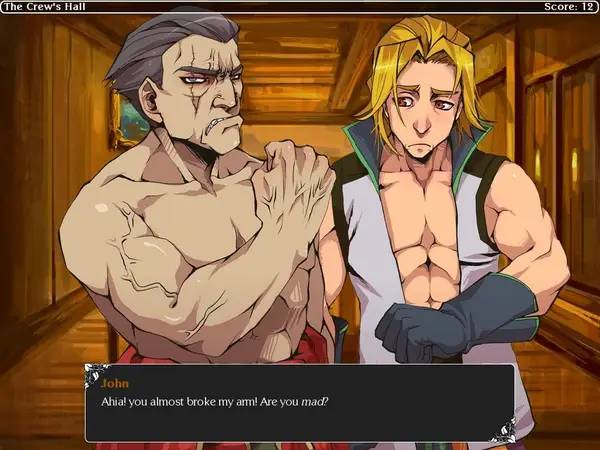
Task: Advance John's dialogue by clicking the text box
Action: pos(300,403)
